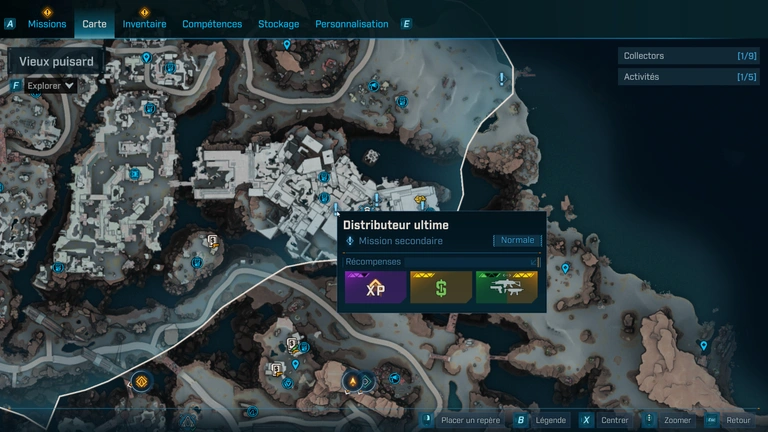768x432 pixels.
Task: Open the Stockage tab
Action: [x=278, y=23]
